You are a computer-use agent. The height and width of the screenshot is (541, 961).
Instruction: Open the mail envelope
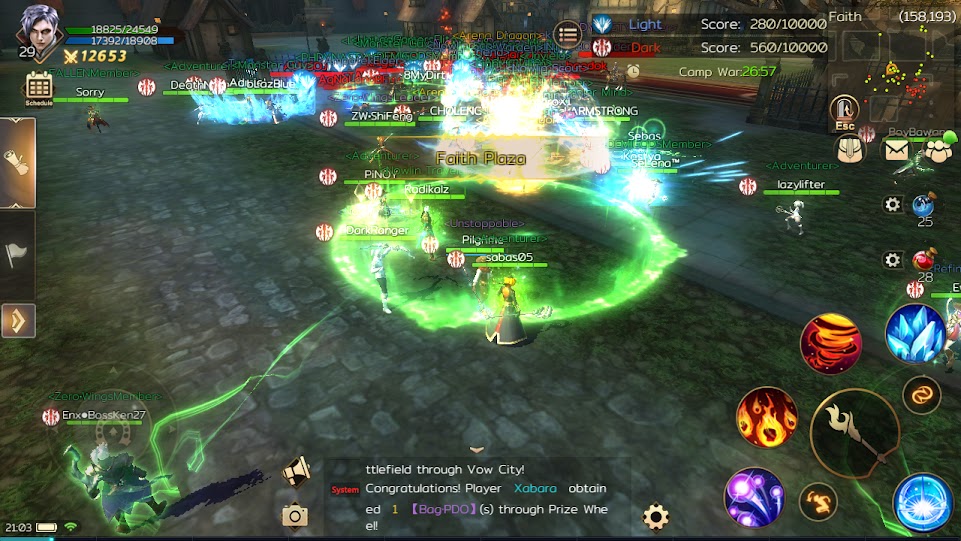coord(896,150)
